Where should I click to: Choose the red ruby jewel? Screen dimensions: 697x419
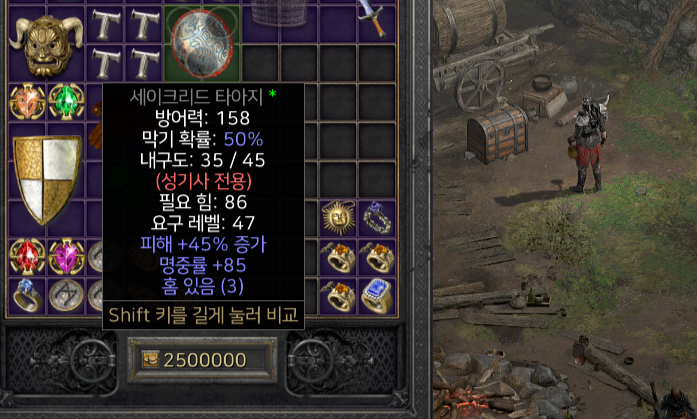pos(26,256)
